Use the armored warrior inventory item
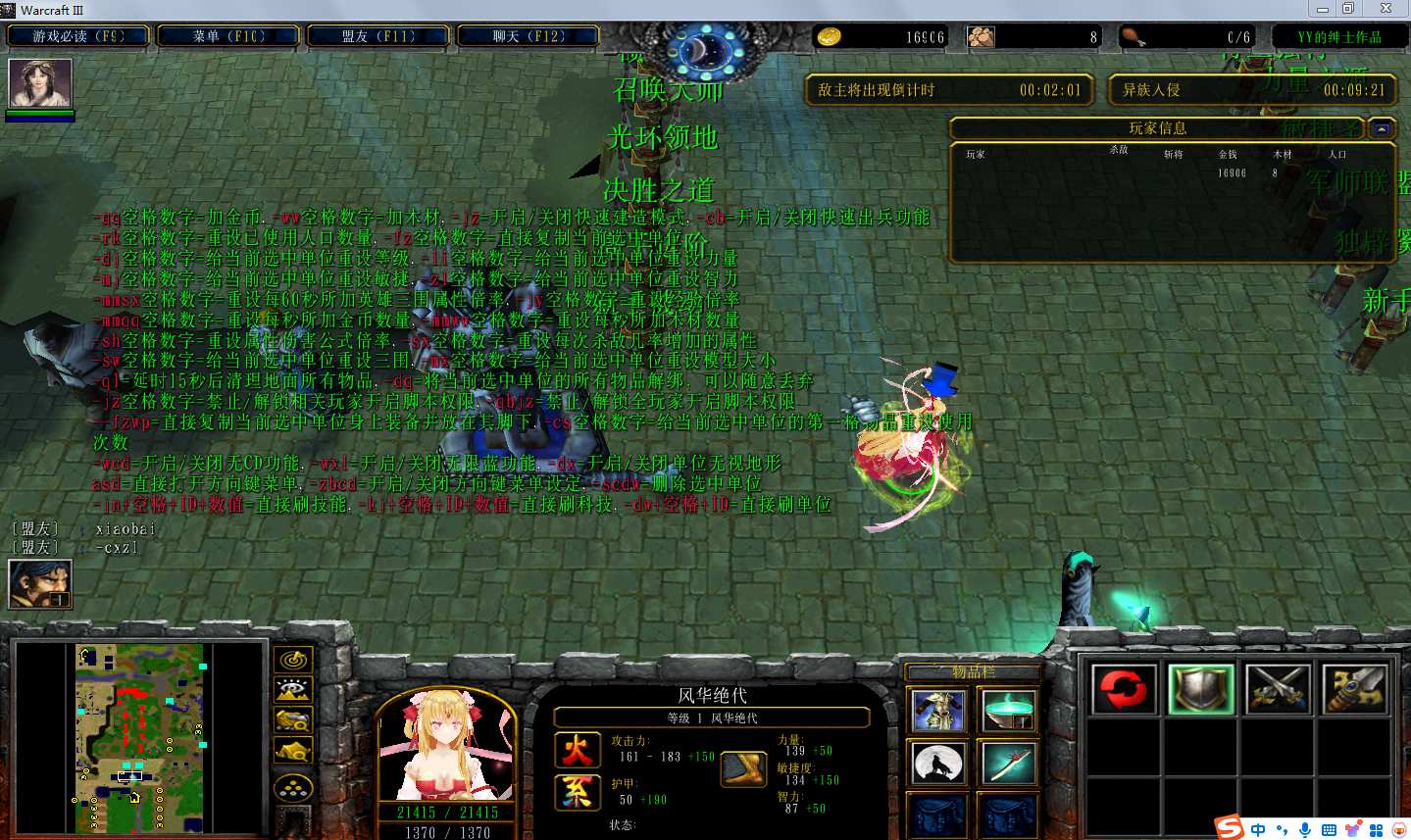Screen dimensions: 1411x840 tap(938, 711)
